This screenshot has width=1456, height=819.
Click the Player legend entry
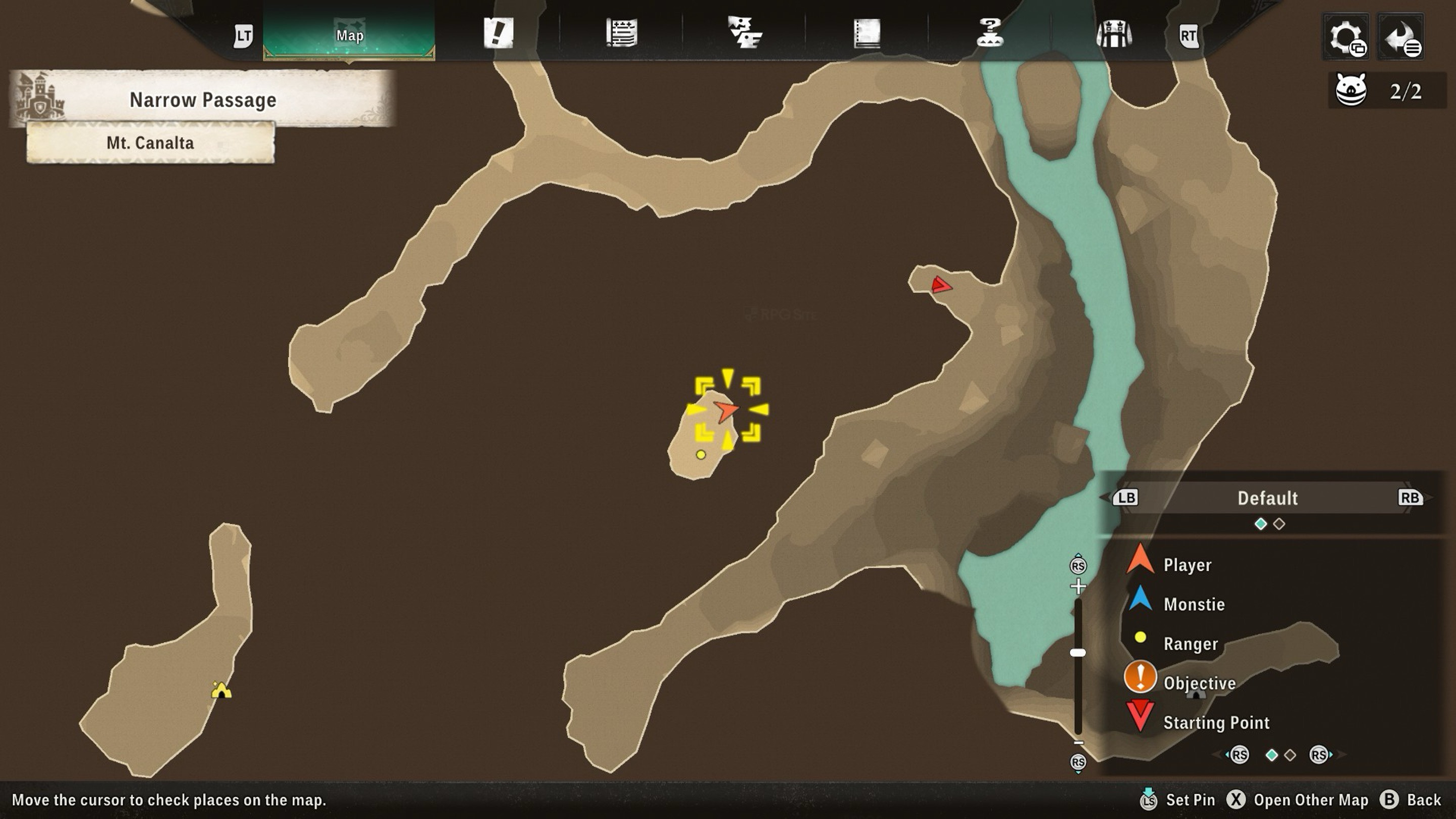1187,565
